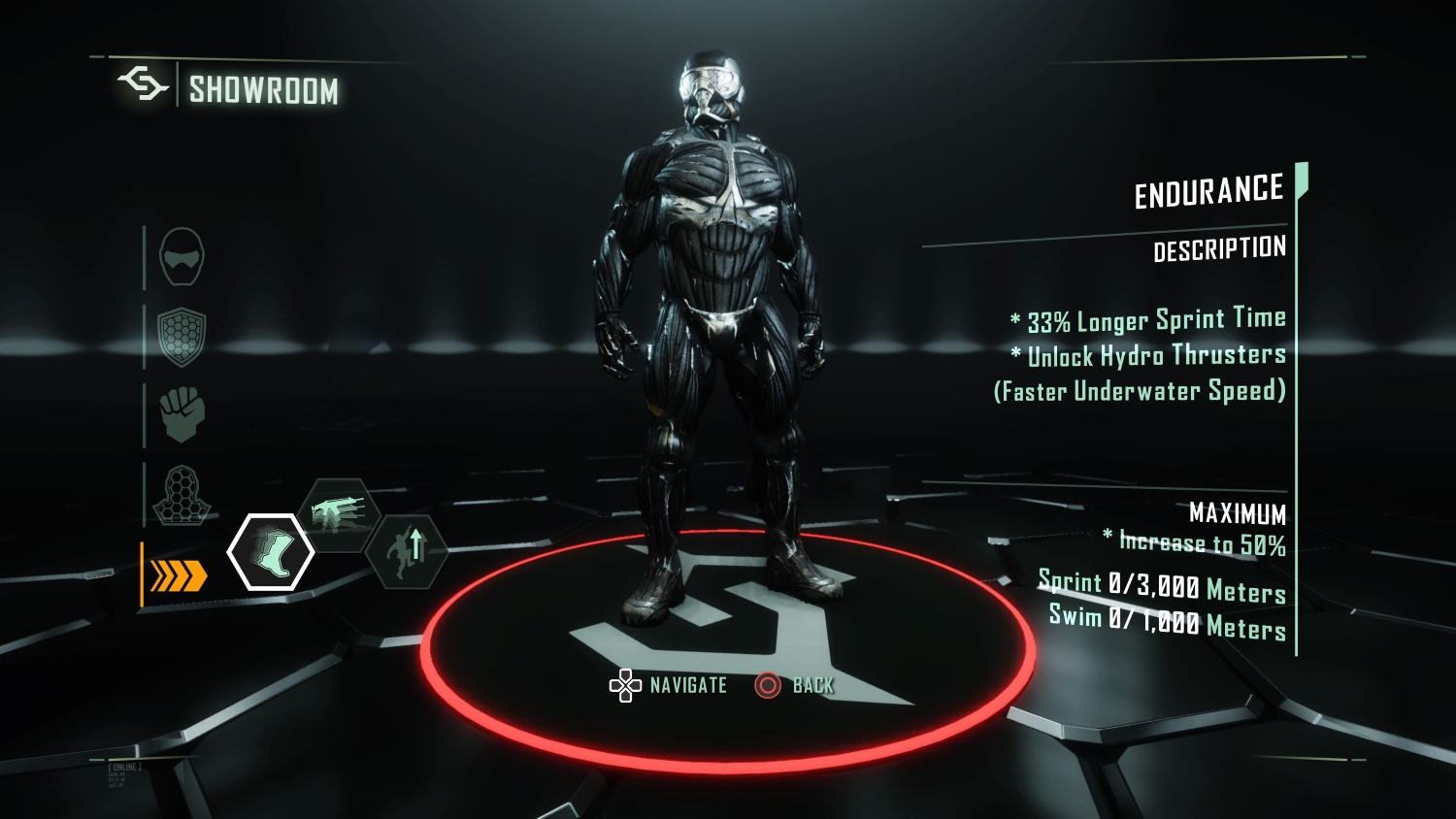The image size is (1456, 819).
Task: Choose the rapid weapon hexagon upgrade
Action: (339, 512)
